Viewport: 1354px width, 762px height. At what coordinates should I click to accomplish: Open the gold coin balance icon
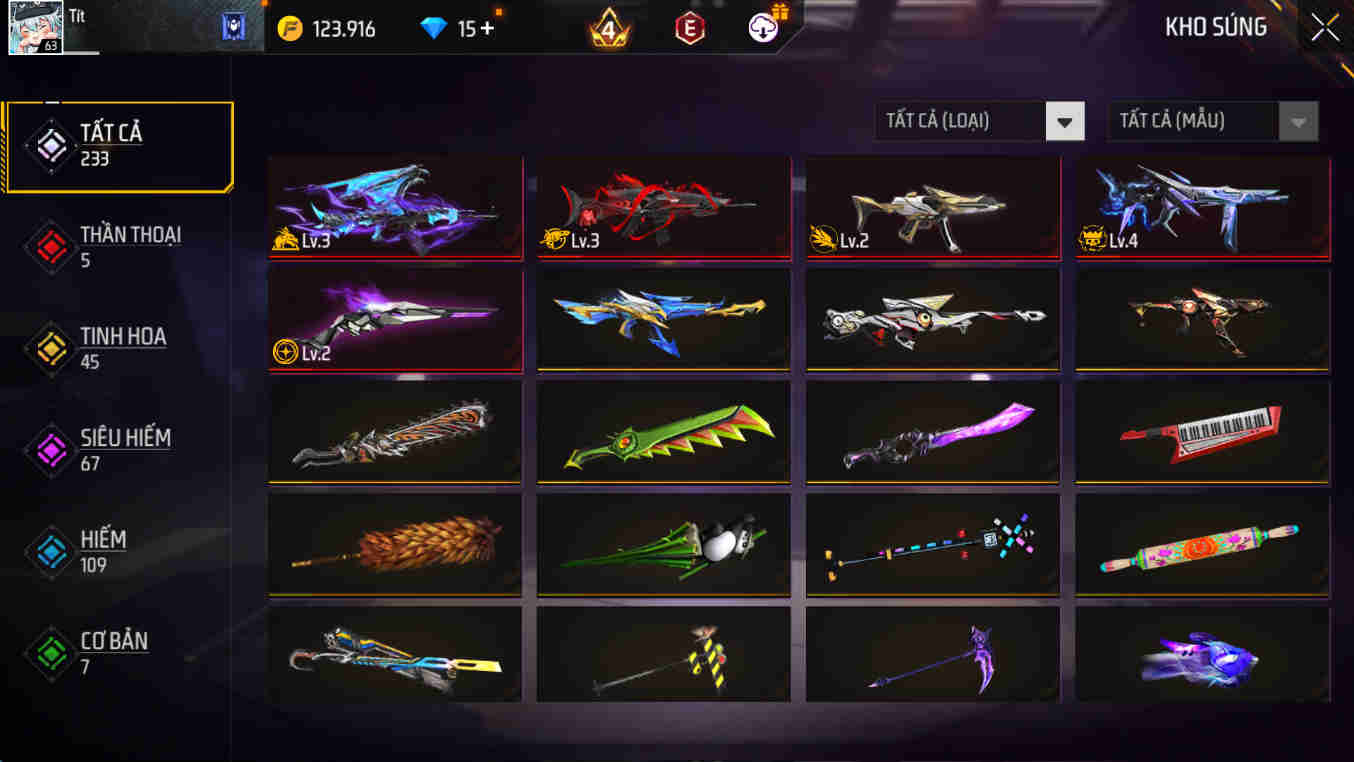click(290, 28)
